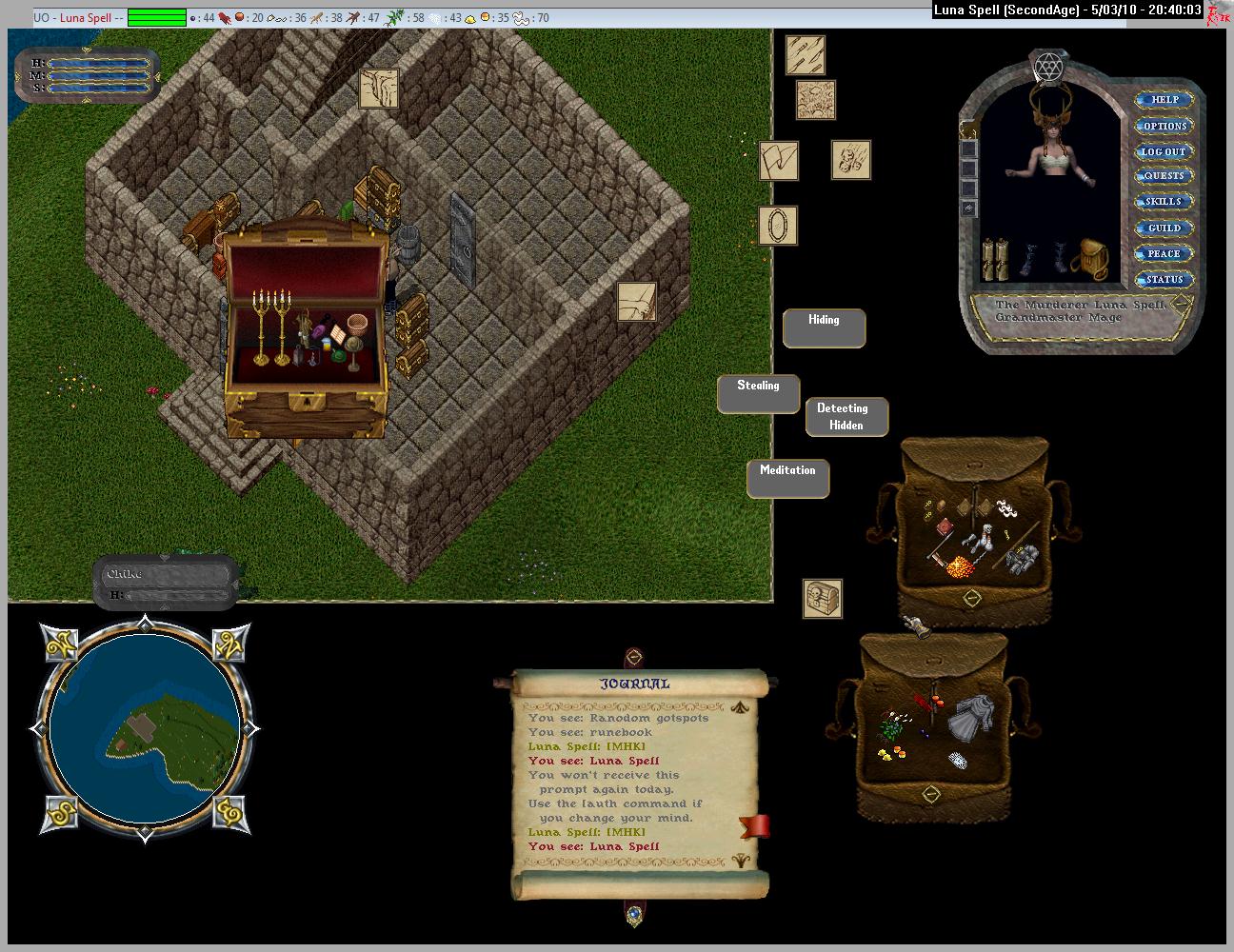This screenshot has height=952, width=1234.
Task: Select the treasure chest spell icon
Action: [822, 599]
